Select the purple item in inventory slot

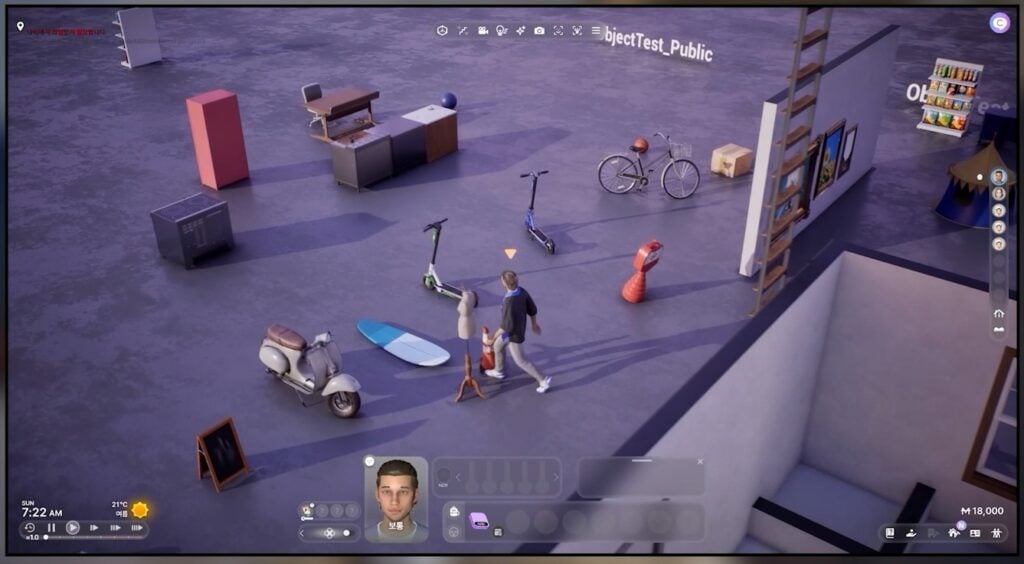click(479, 520)
